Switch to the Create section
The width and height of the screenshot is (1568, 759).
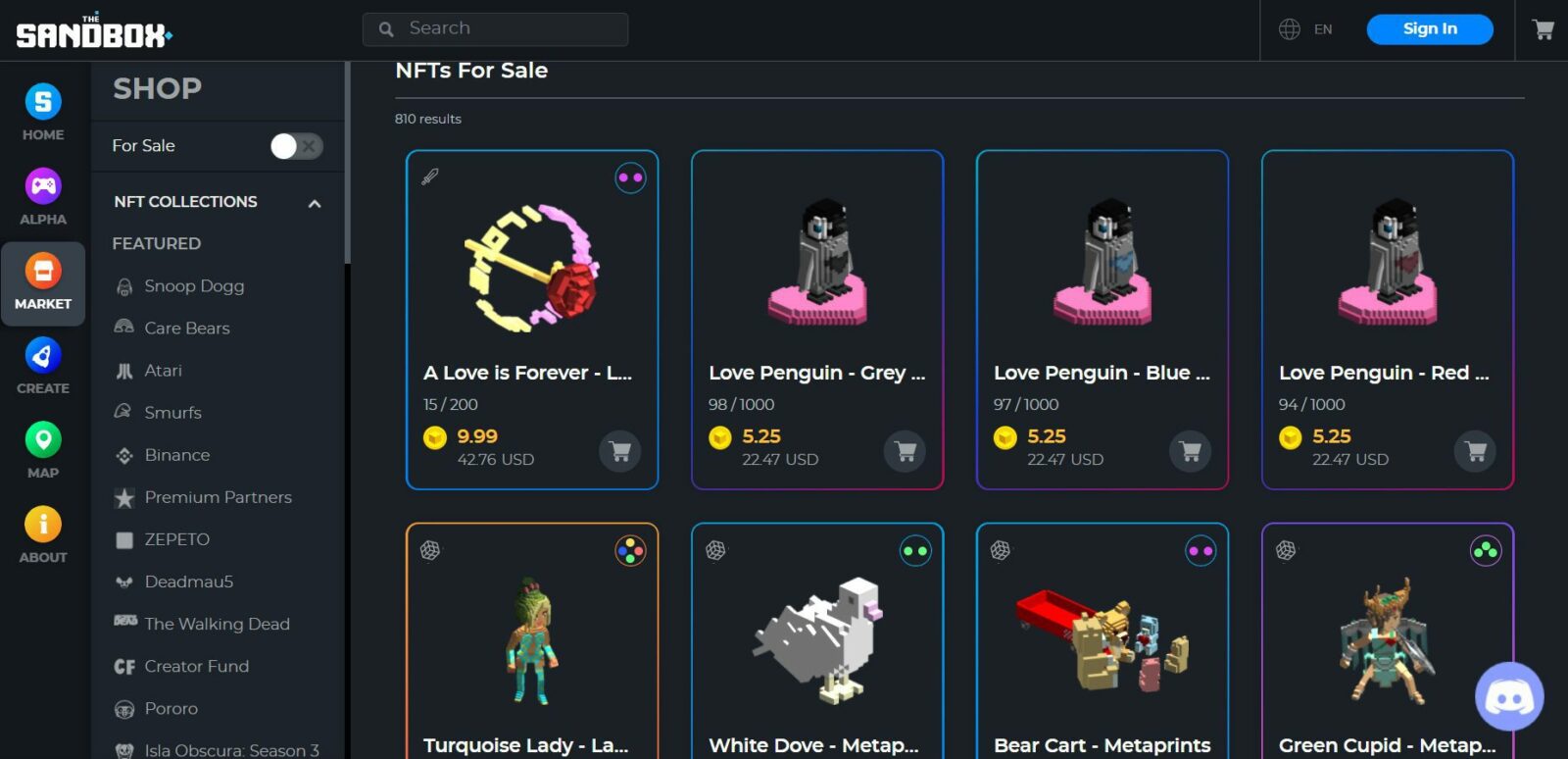[43, 366]
